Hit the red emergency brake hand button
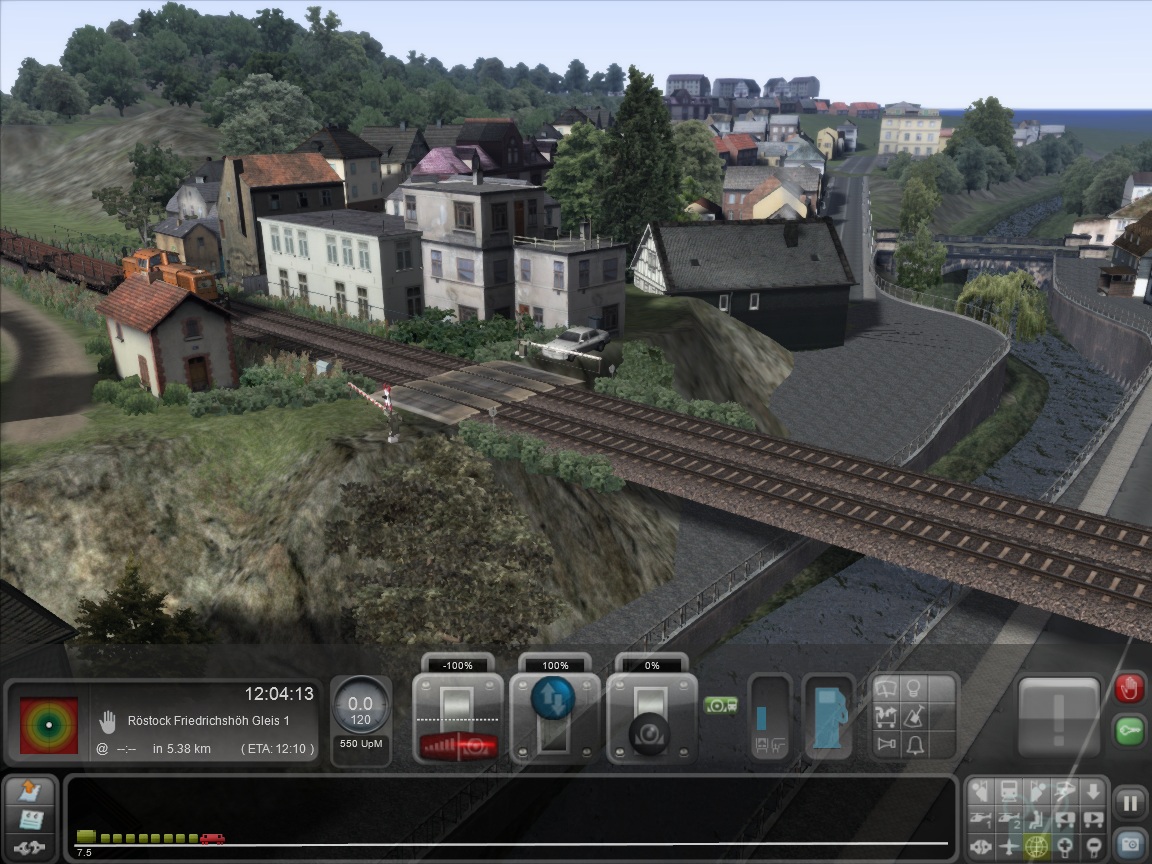Image resolution: width=1152 pixels, height=864 pixels. click(1129, 688)
